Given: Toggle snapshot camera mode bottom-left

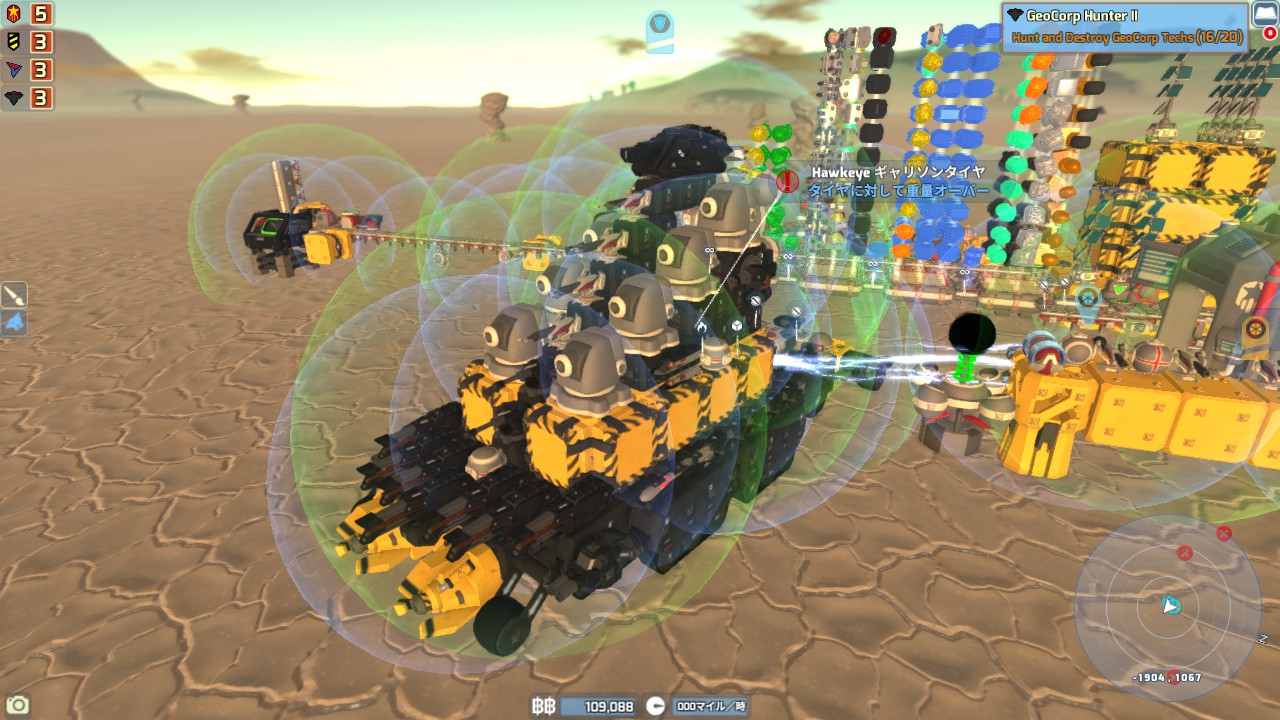Looking at the screenshot, I should (16, 706).
